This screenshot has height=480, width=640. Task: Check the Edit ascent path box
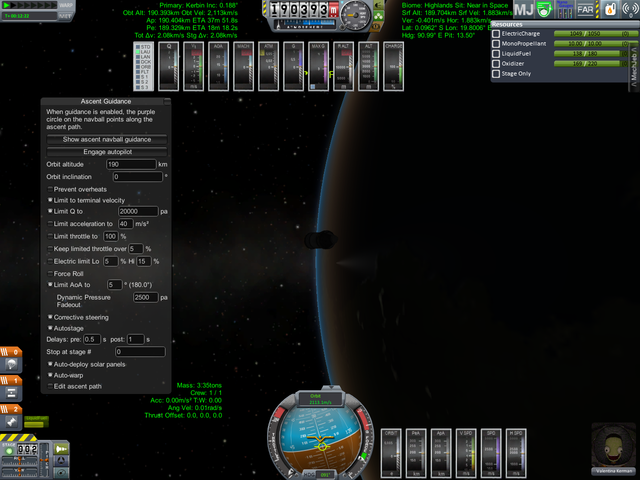tap(51, 386)
